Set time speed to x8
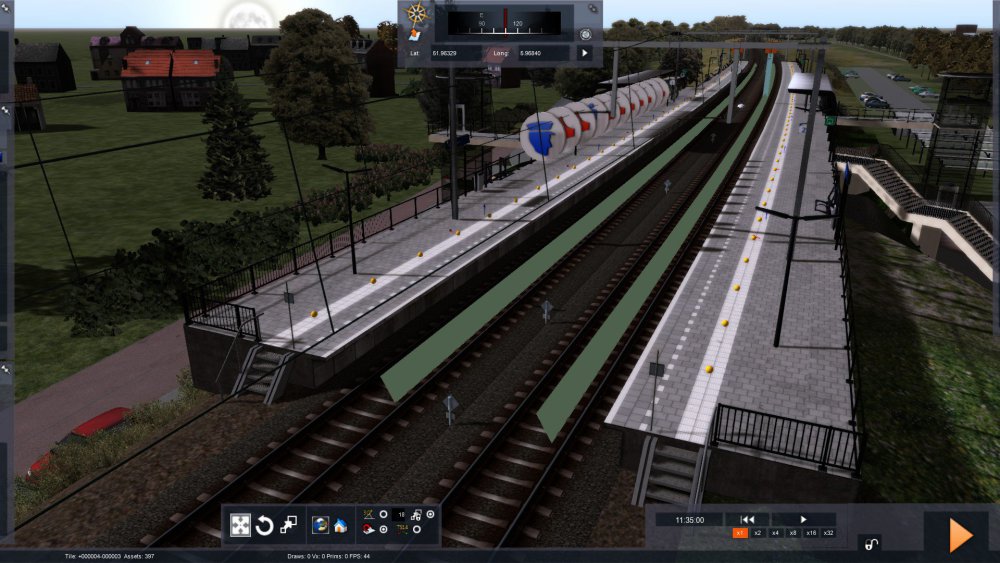This screenshot has height=563, width=1000. 793,533
